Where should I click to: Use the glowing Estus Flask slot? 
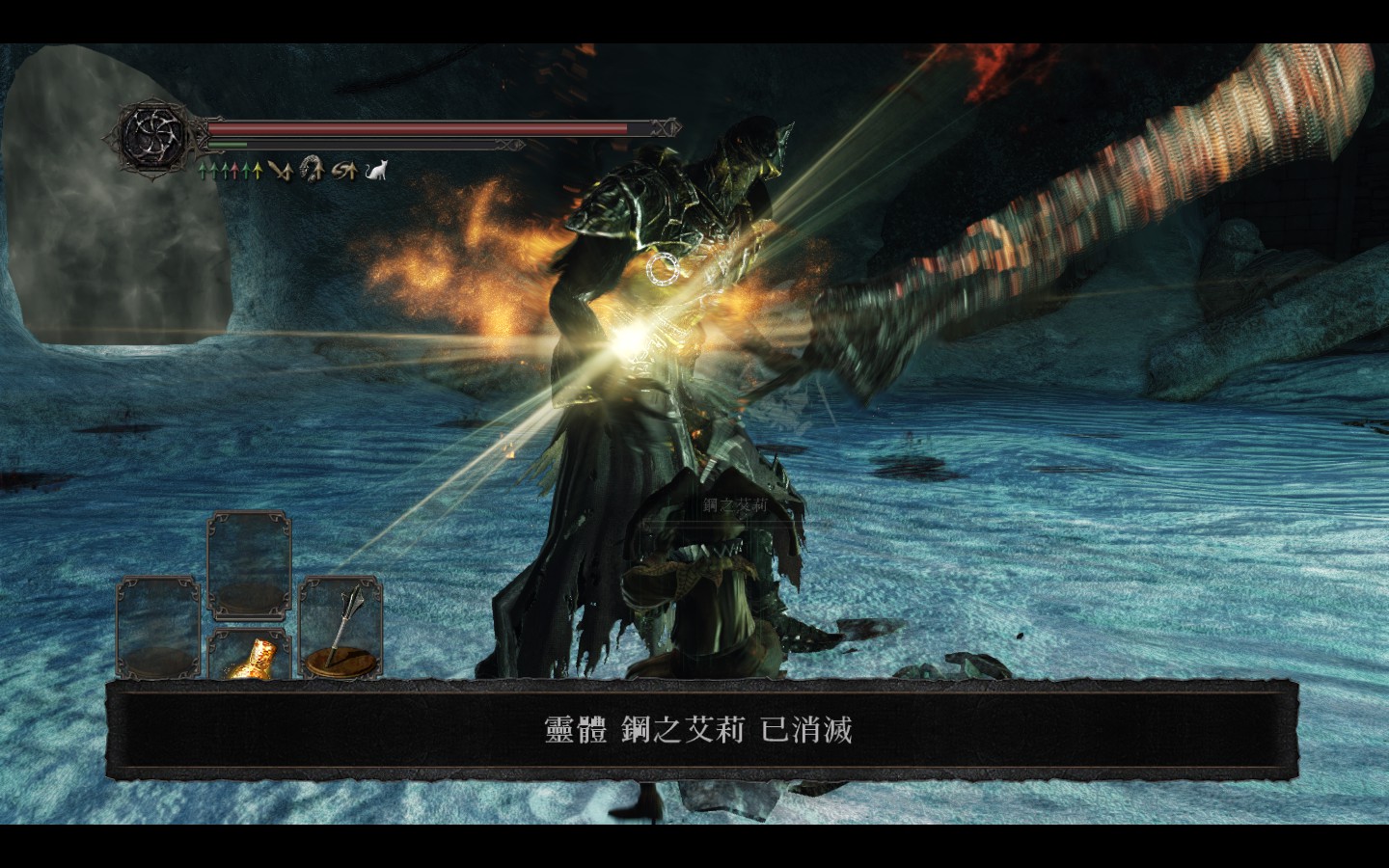(249, 656)
